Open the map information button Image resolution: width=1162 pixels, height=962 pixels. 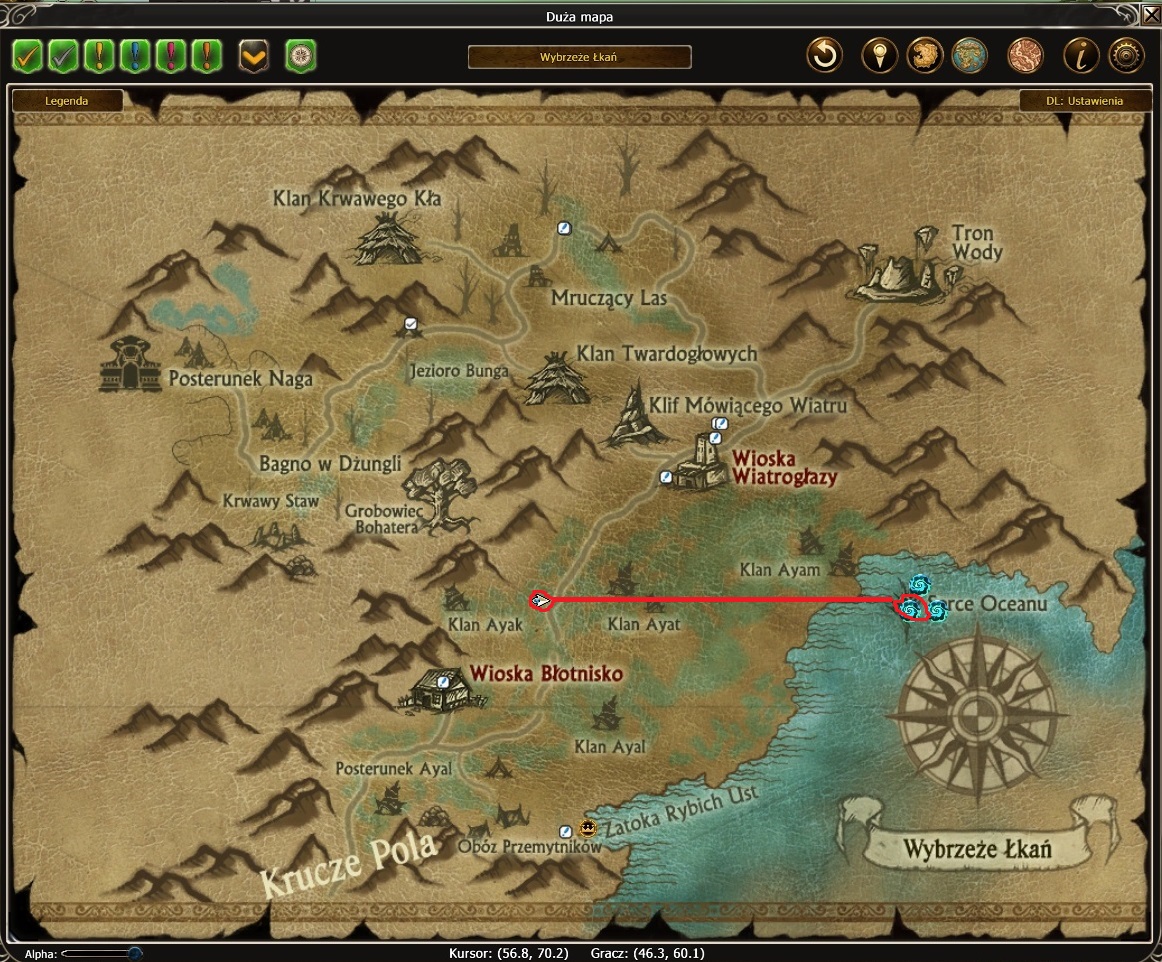(1080, 56)
